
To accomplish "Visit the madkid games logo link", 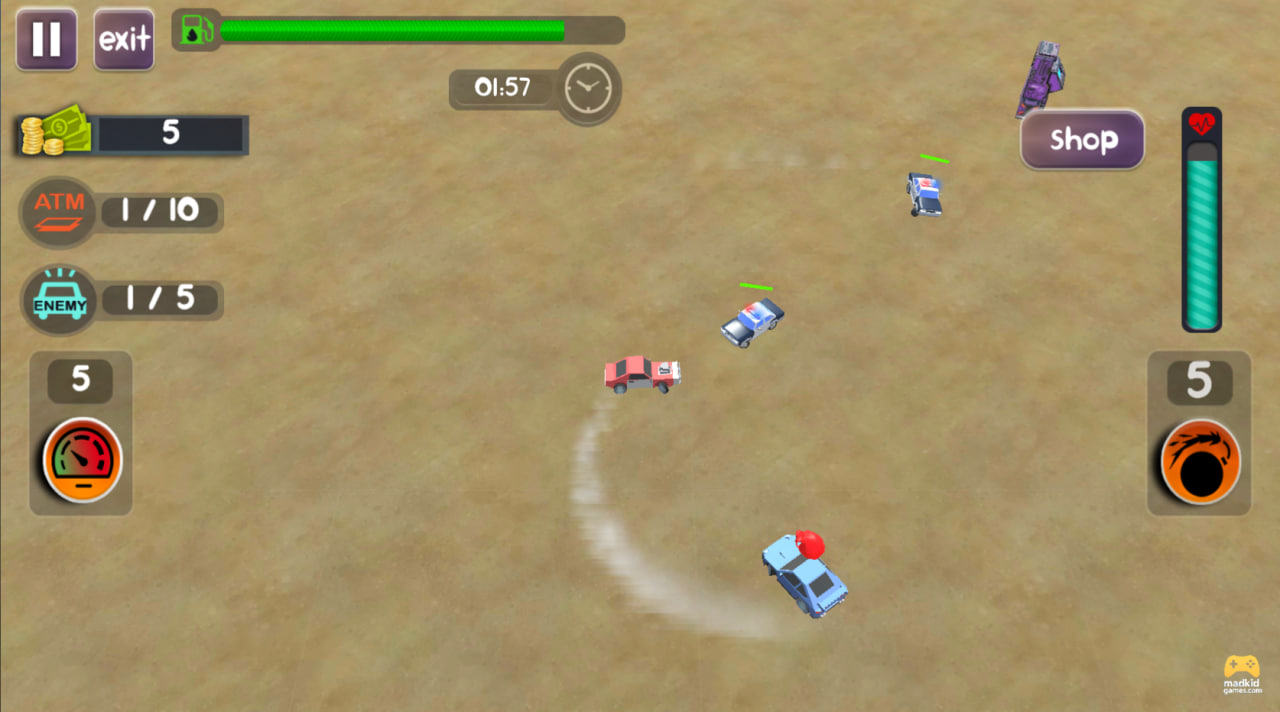I will pyautogui.click(x=1242, y=674).
